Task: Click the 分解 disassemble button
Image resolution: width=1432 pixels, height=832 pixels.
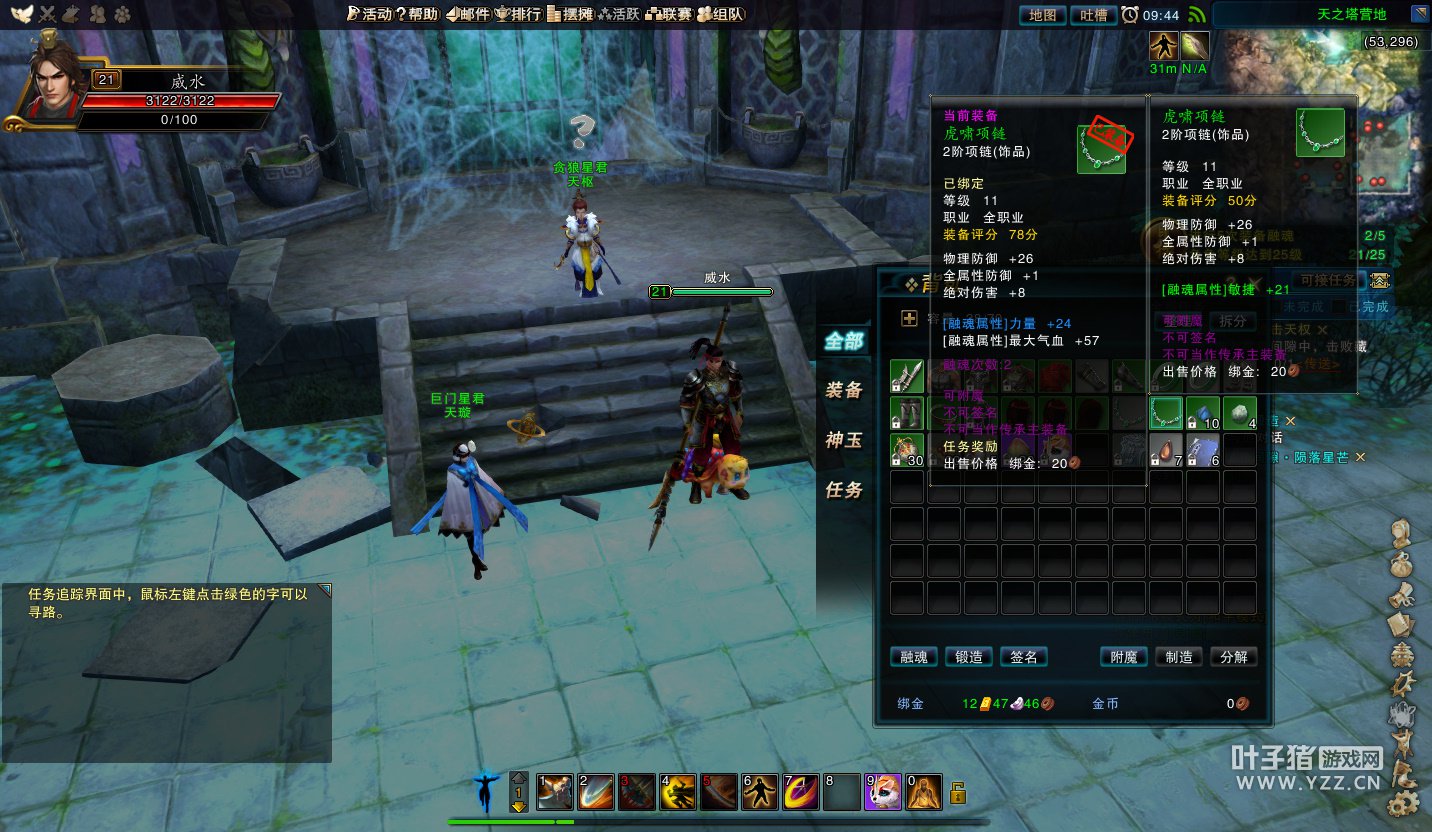Action: (x=1234, y=657)
